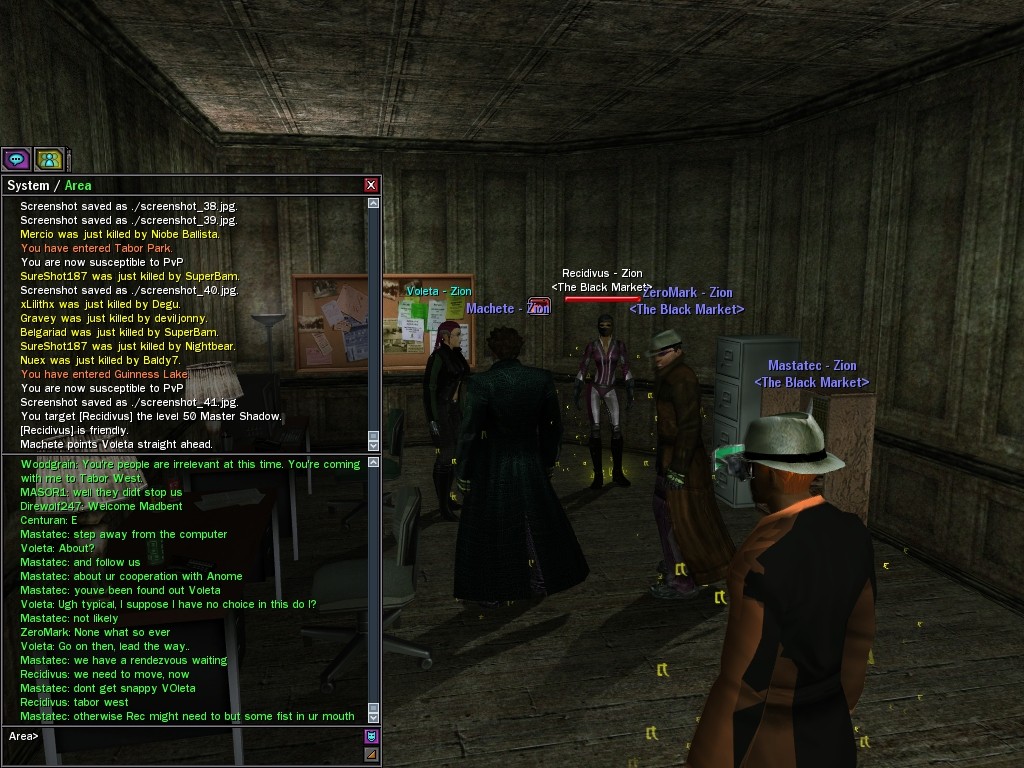
Task: Click the speech bubble chat icon
Action: [16, 159]
